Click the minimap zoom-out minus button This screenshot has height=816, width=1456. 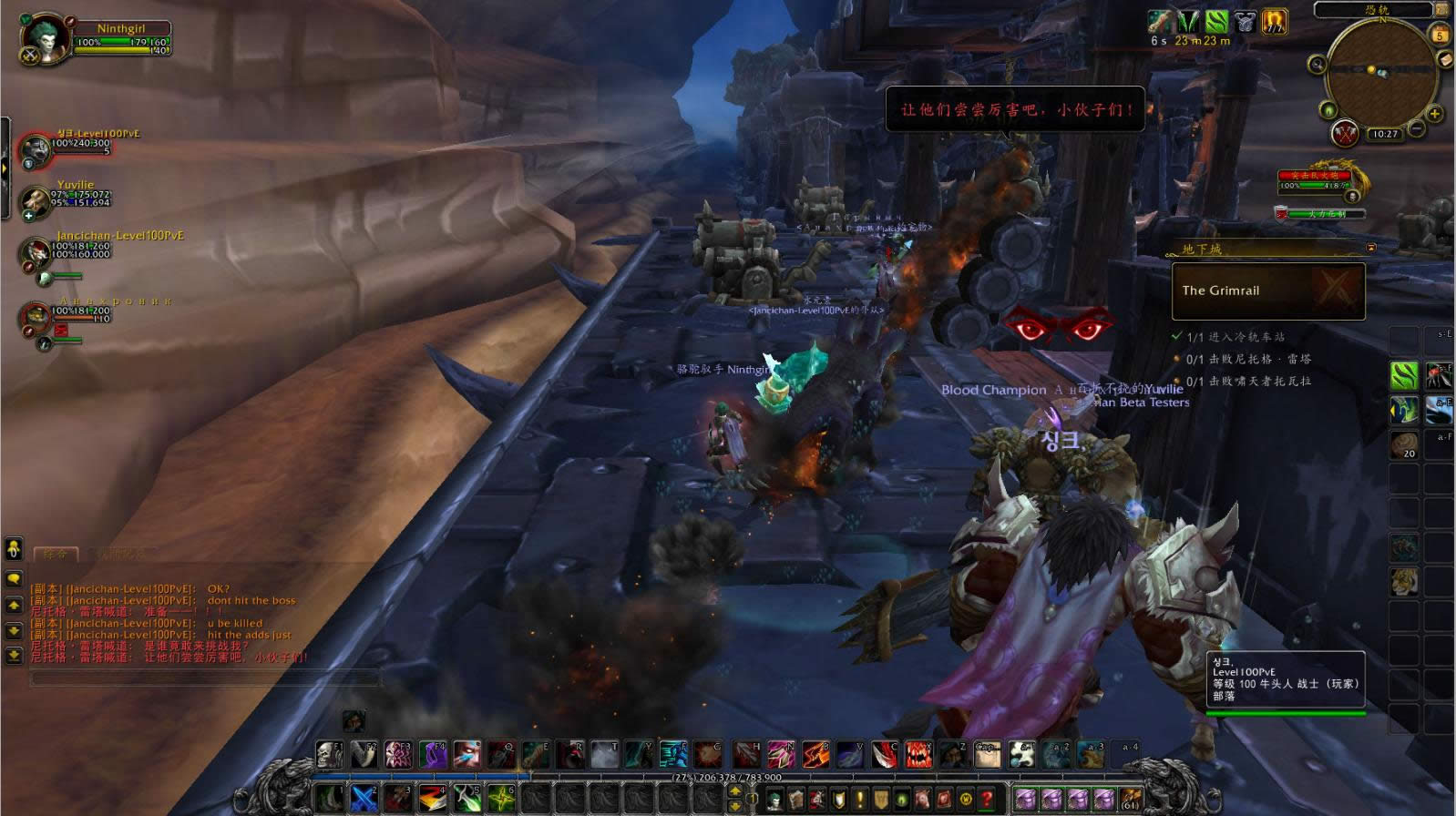[x=1417, y=129]
